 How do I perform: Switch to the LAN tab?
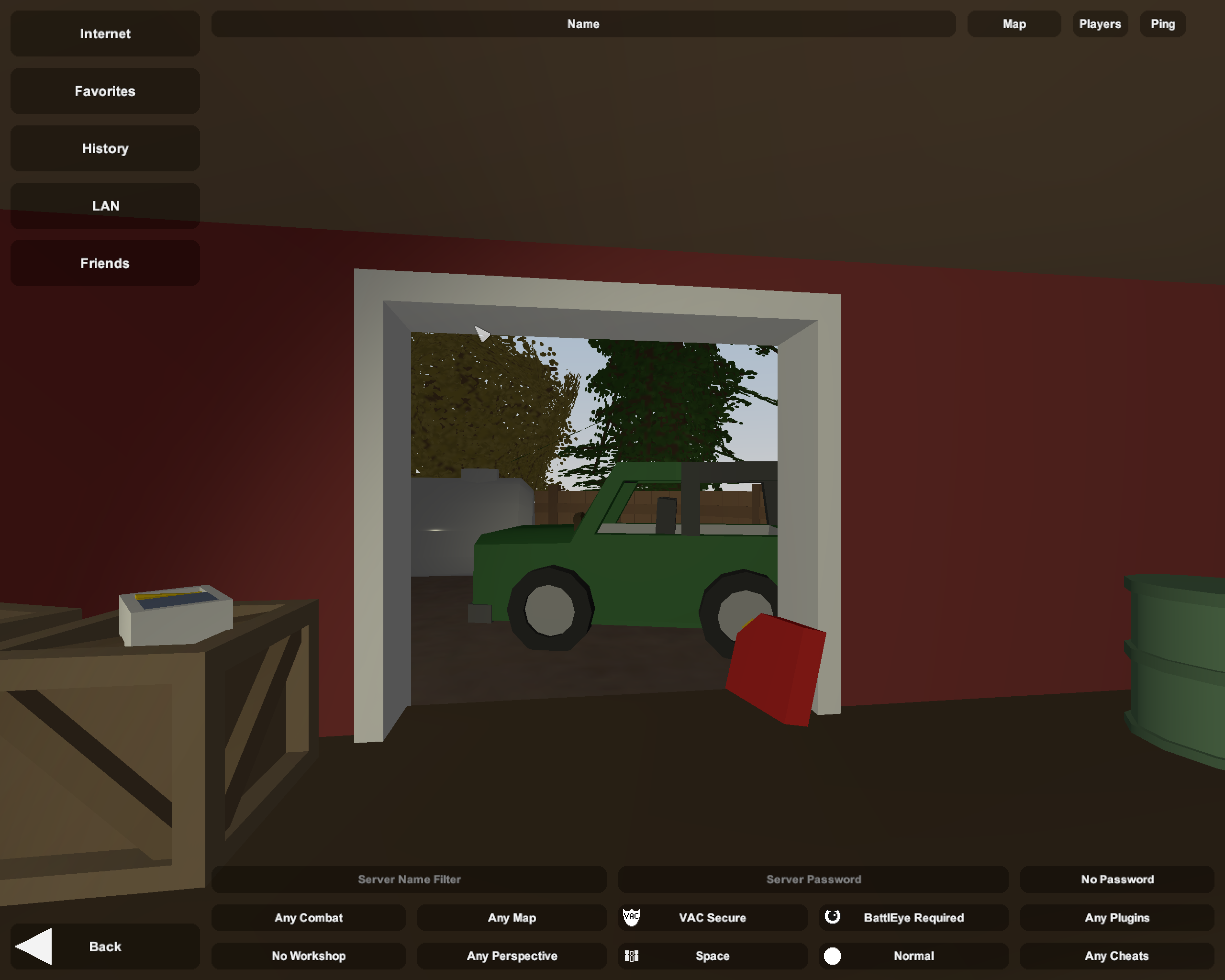pyautogui.click(x=104, y=206)
